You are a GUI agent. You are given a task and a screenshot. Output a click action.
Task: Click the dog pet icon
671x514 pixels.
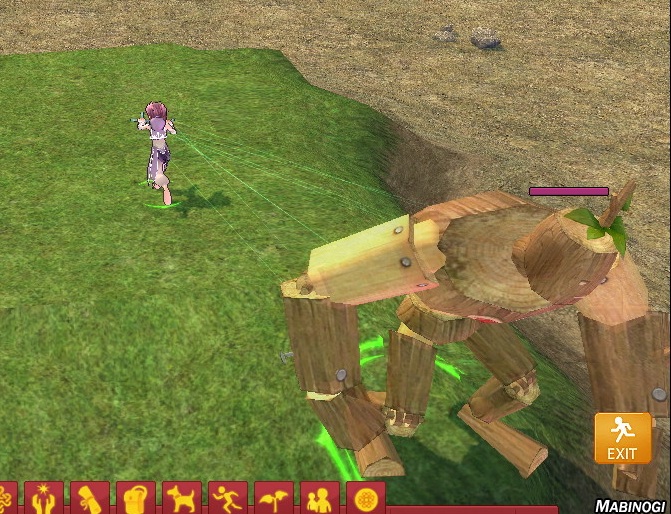tap(182, 498)
